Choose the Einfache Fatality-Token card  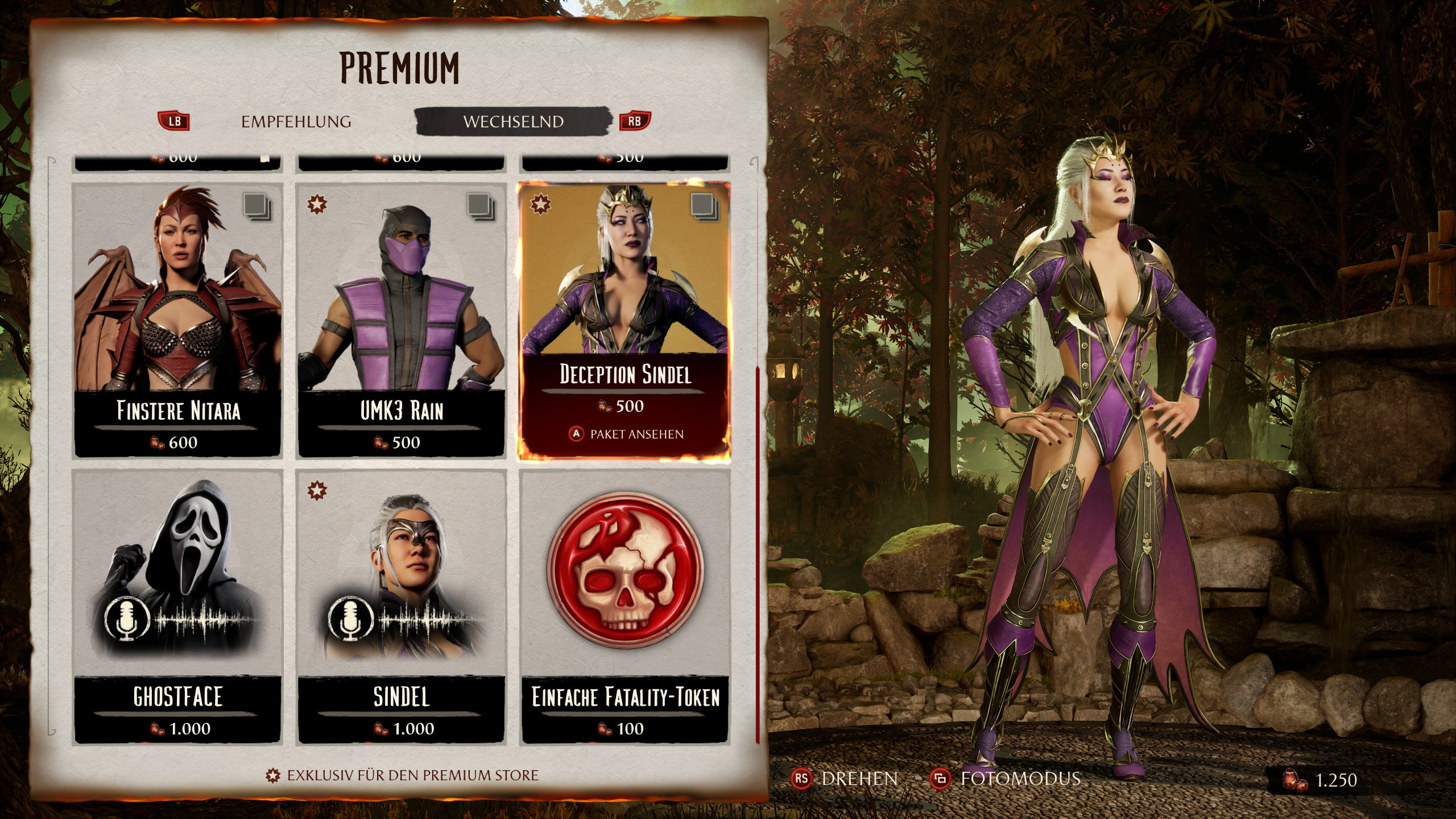coord(625,606)
